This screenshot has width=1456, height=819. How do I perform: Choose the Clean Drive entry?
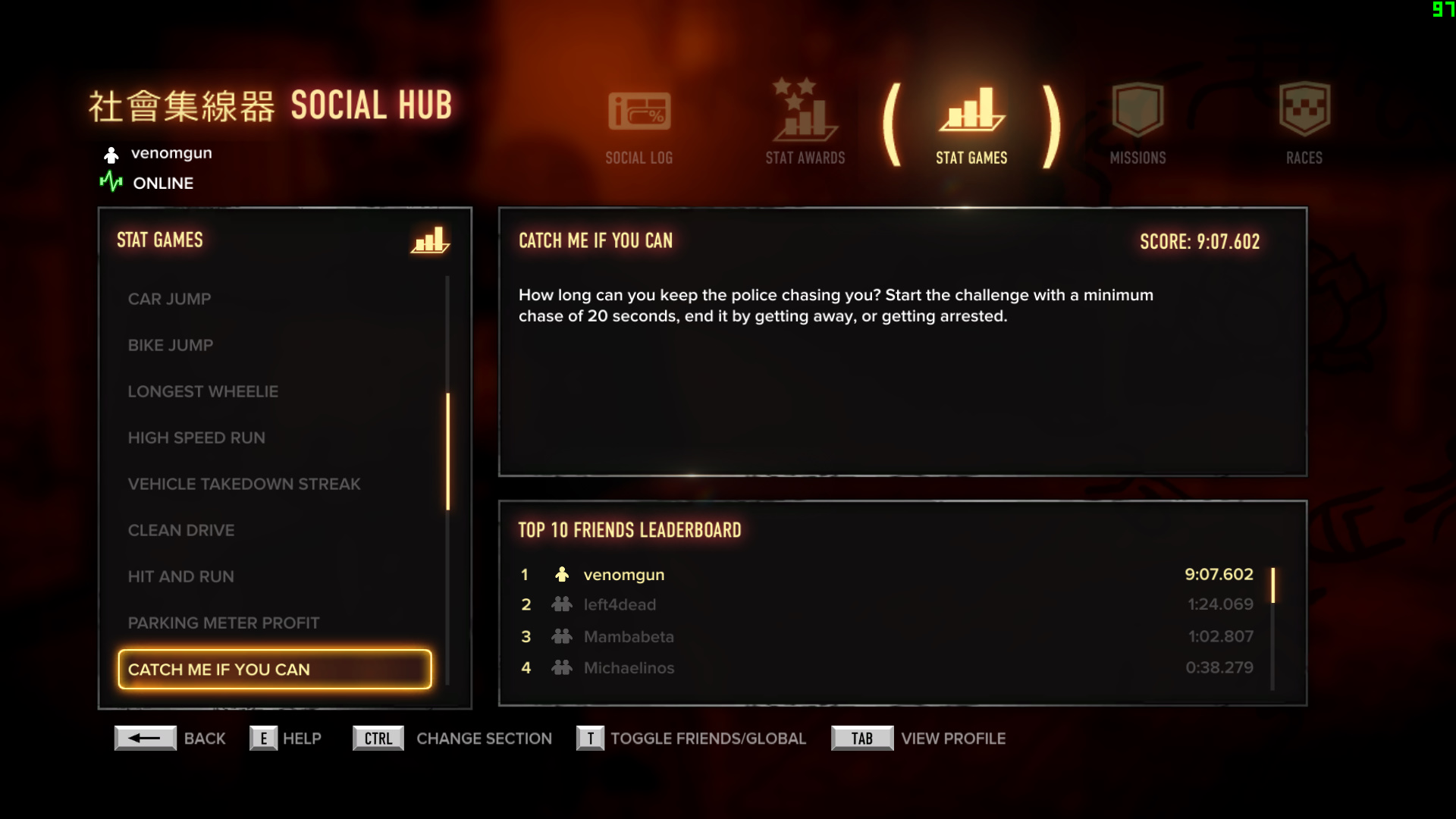pos(181,530)
